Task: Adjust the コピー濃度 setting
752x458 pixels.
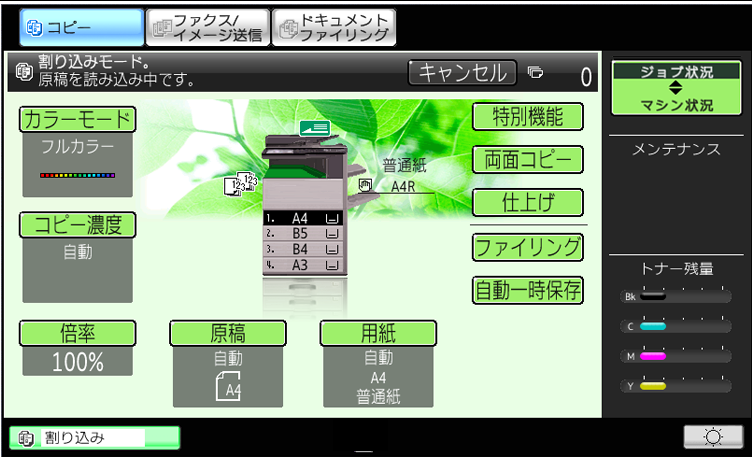Action: [77, 225]
